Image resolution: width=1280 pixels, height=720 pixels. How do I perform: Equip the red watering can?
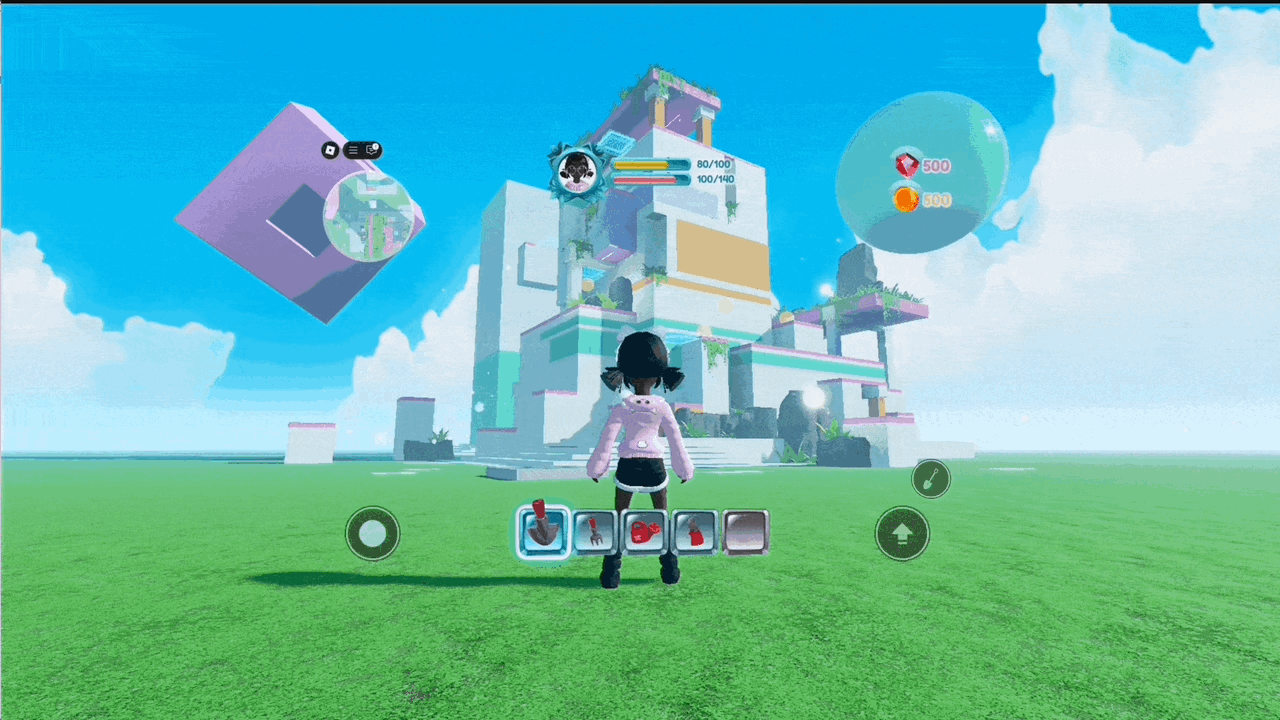pos(645,532)
